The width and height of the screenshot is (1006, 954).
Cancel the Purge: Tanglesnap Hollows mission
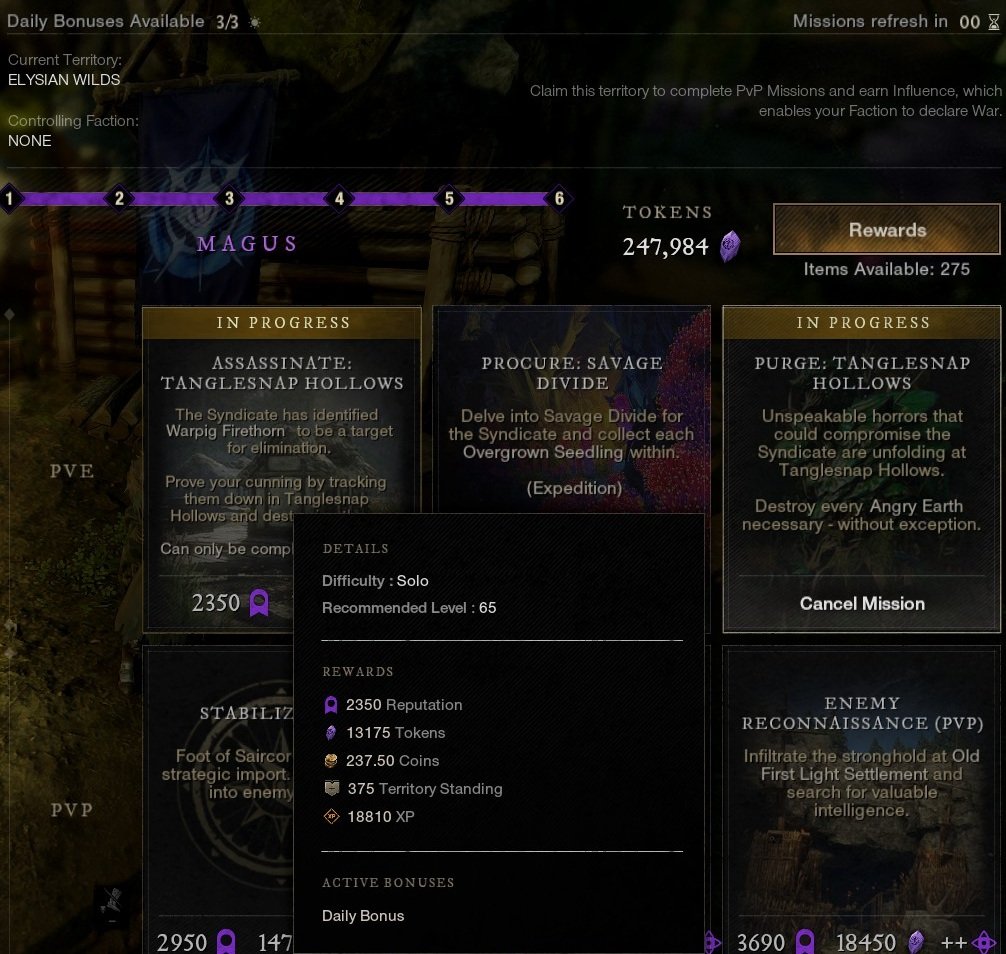coord(861,603)
